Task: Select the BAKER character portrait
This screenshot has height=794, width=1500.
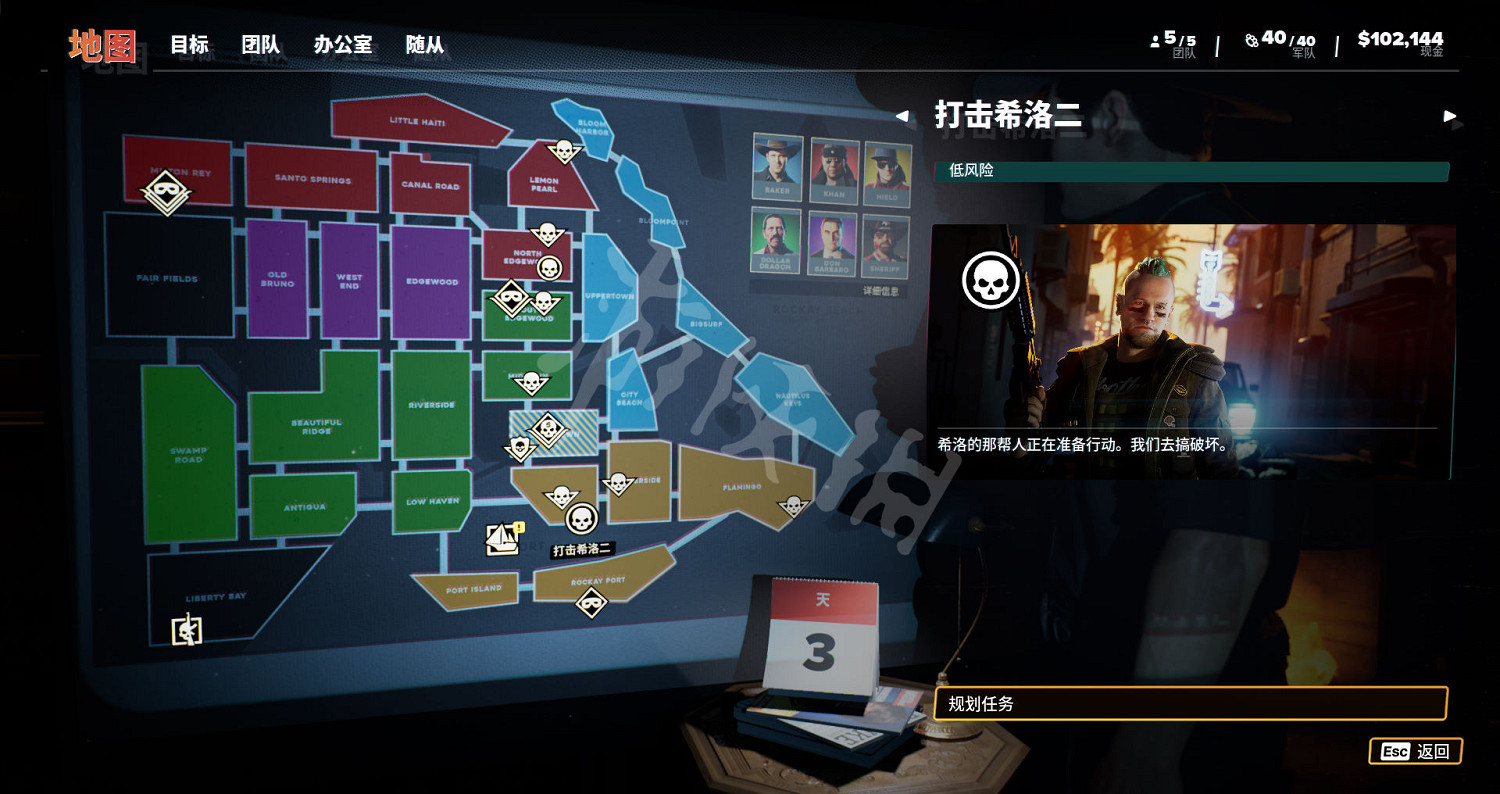Action: pyautogui.click(x=776, y=168)
